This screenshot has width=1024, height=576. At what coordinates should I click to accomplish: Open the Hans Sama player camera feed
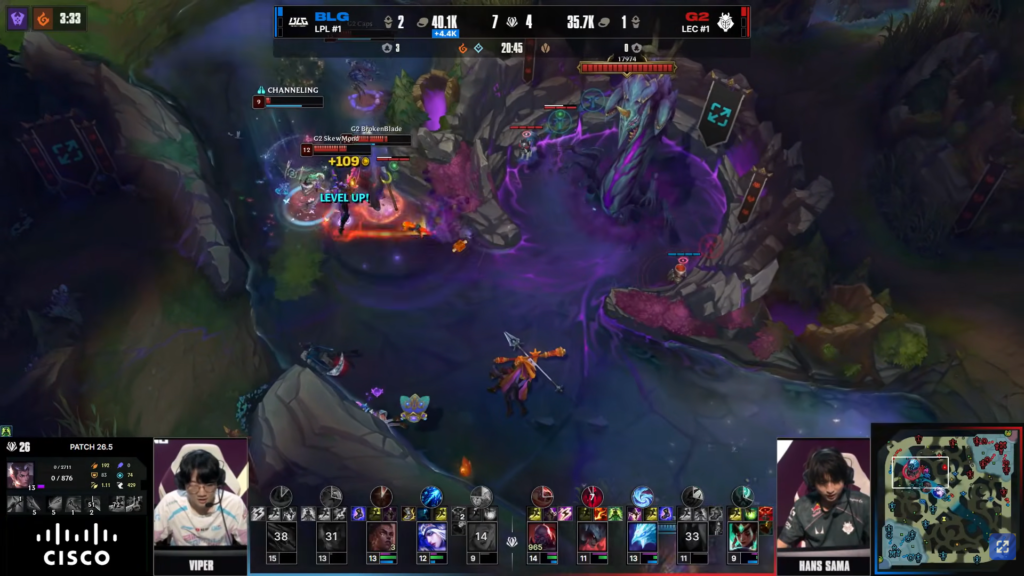pos(822,495)
